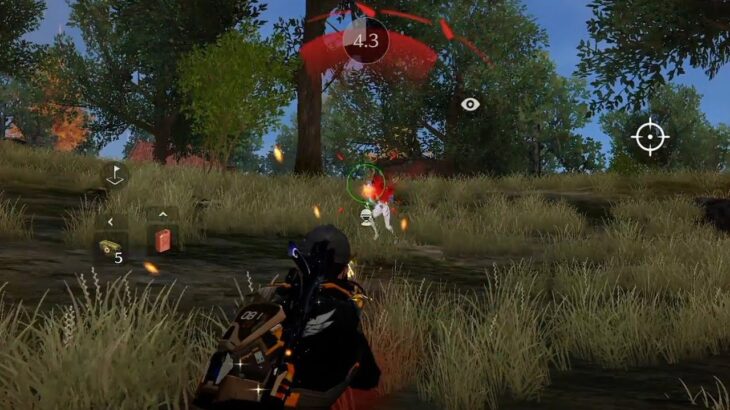Place a marker with the flag icon
730x410 pixels.
(x=115, y=174)
